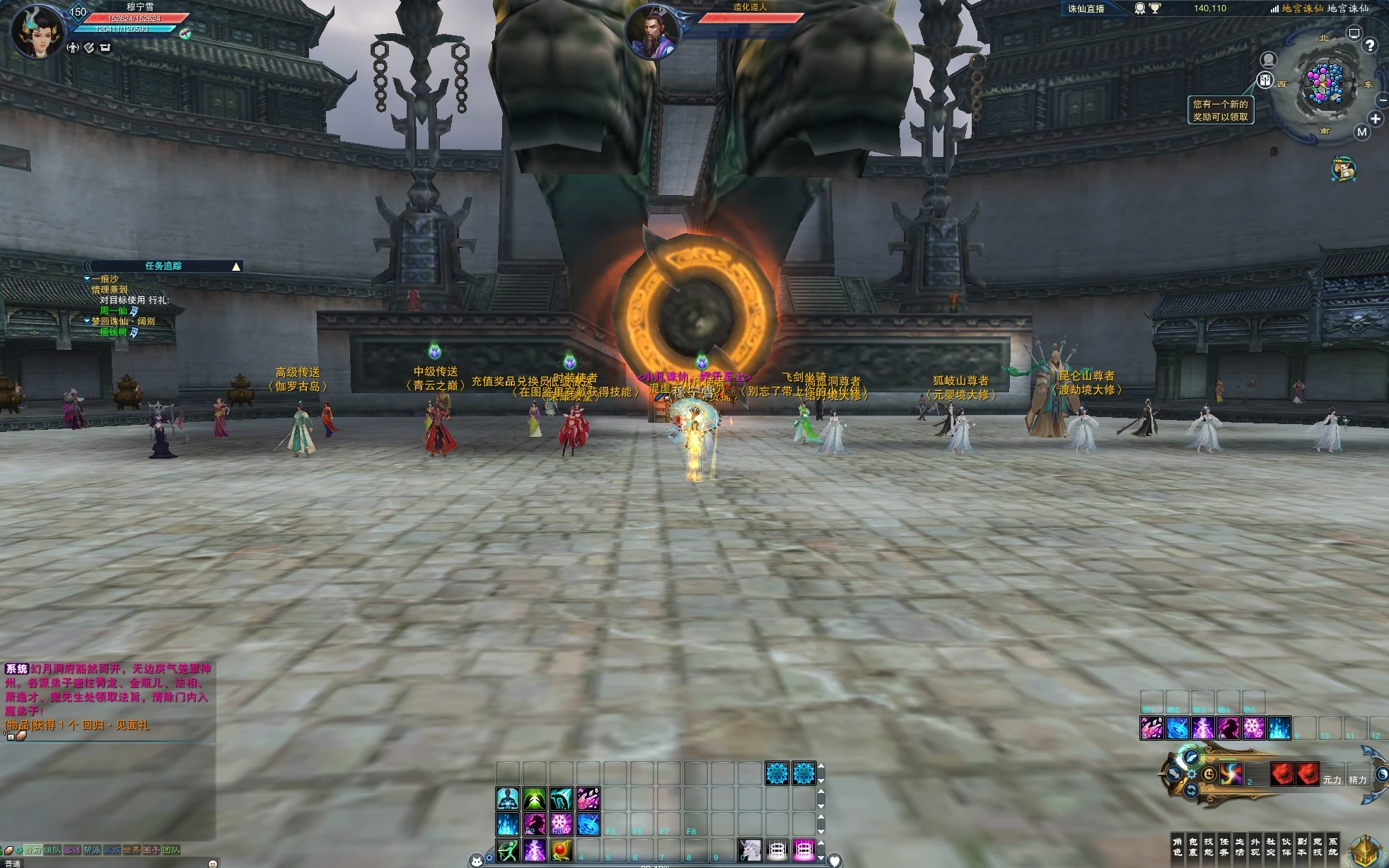Activate the white dragon mount icon

[x=750, y=850]
